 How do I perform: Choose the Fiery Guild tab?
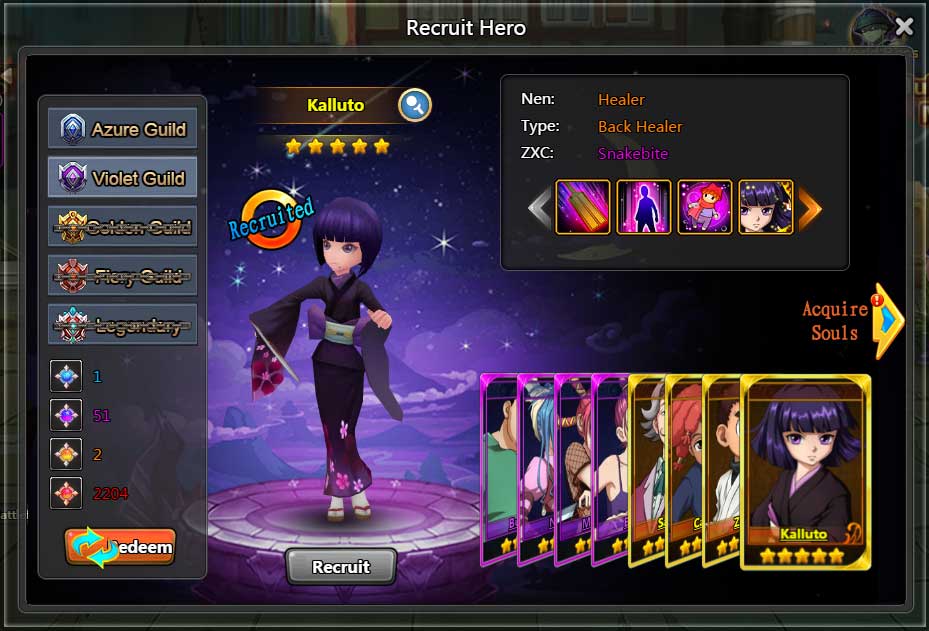tap(123, 276)
